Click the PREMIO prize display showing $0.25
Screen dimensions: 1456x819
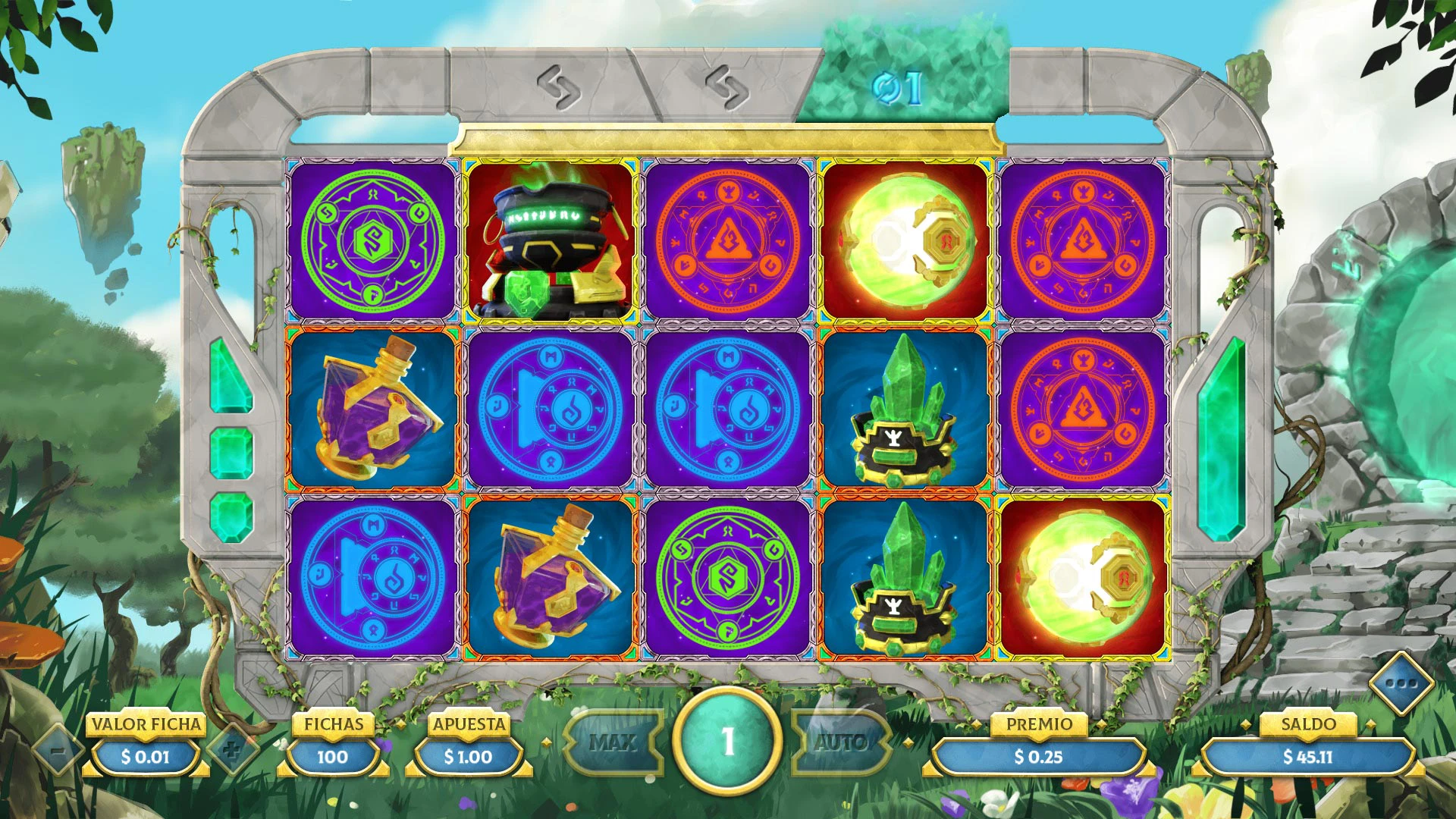(1040, 756)
